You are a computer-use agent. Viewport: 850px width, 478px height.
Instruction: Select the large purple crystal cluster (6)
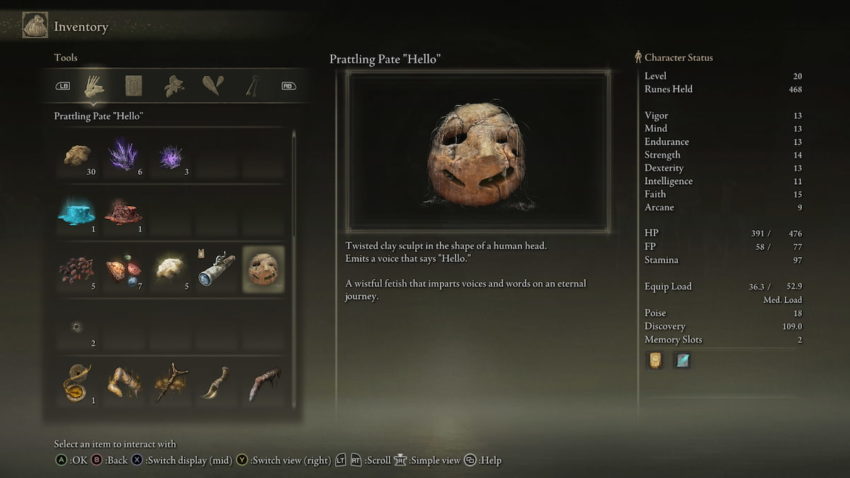pos(123,156)
